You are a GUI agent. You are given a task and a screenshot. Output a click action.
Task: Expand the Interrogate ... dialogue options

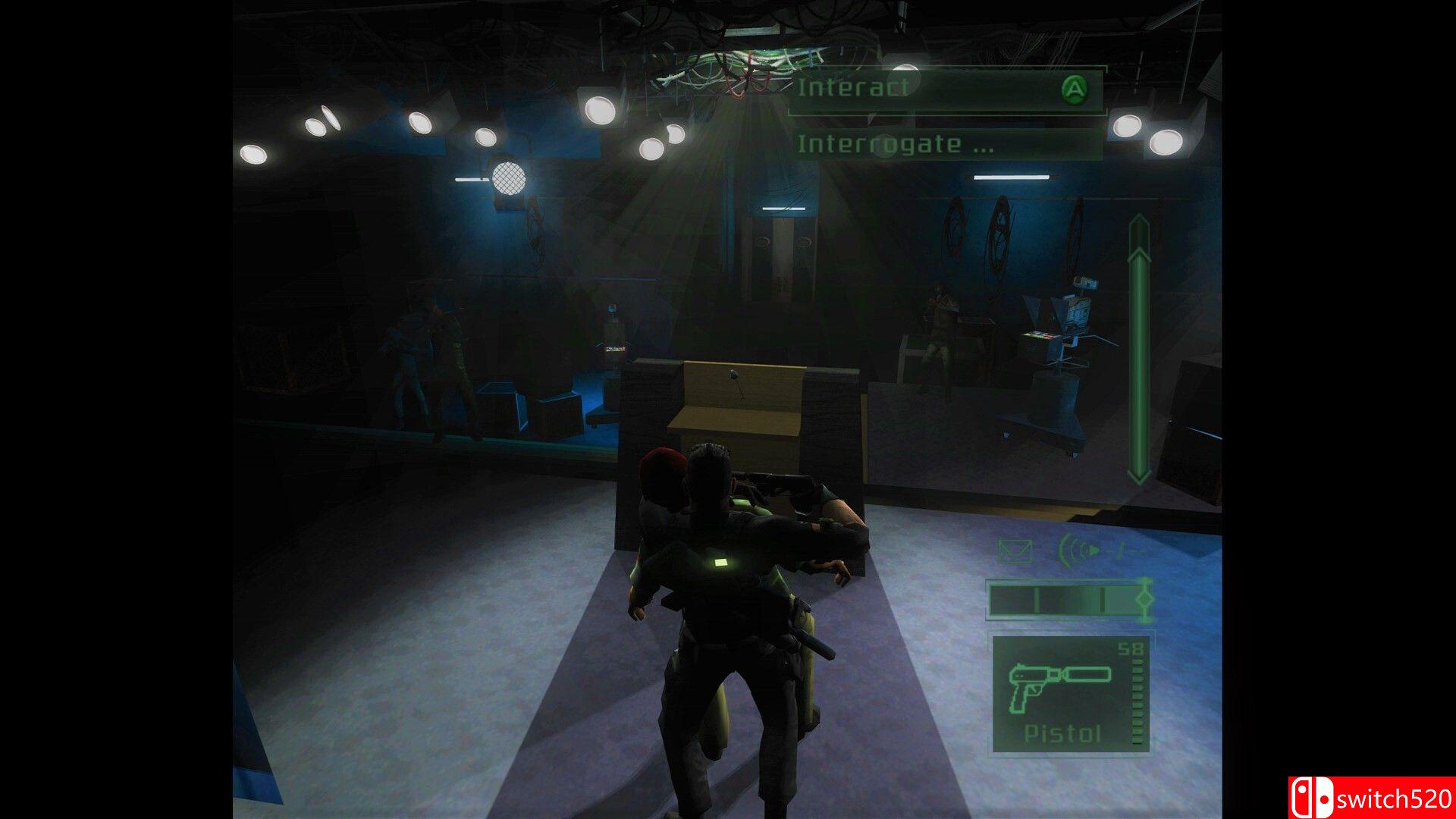click(x=895, y=144)
